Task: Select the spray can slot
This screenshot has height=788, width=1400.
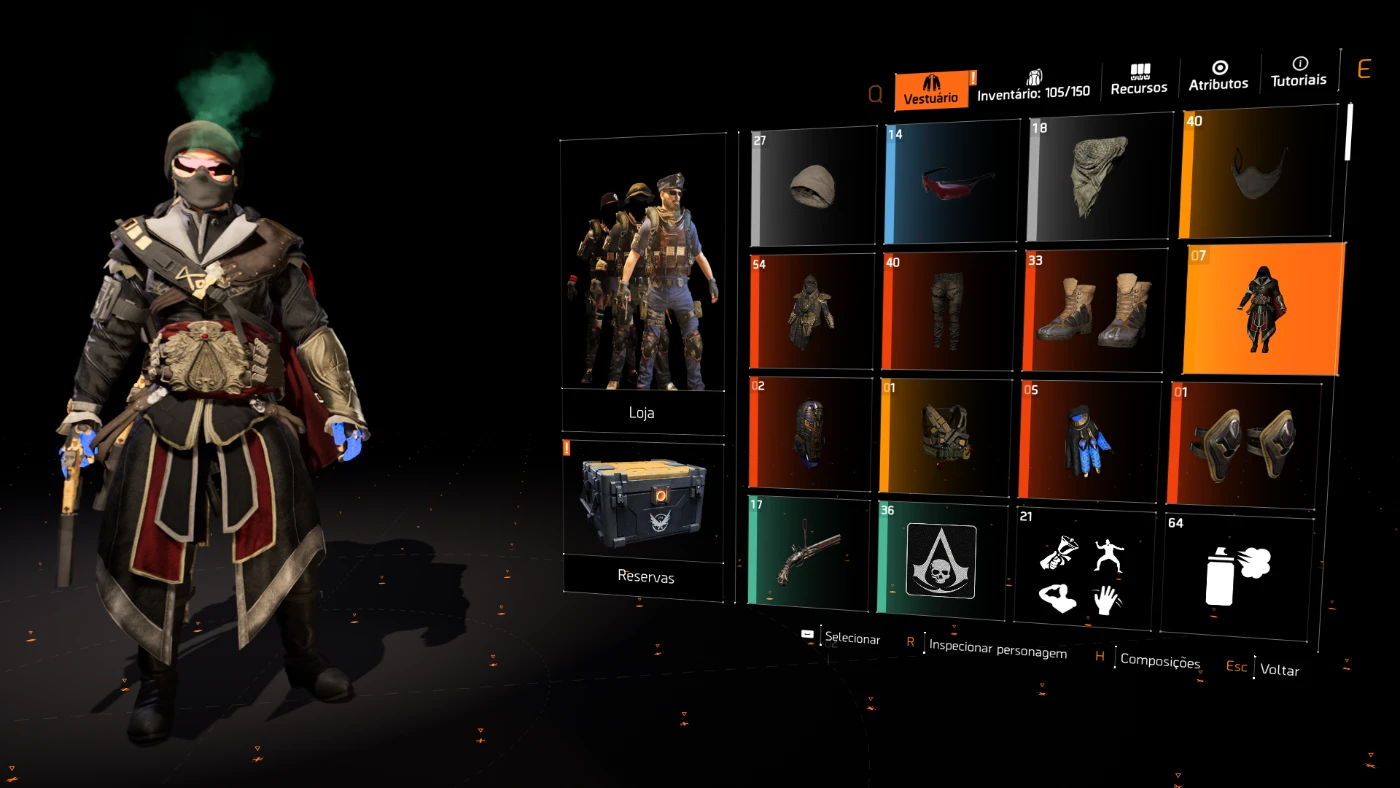Action: tap(1237, 574)
